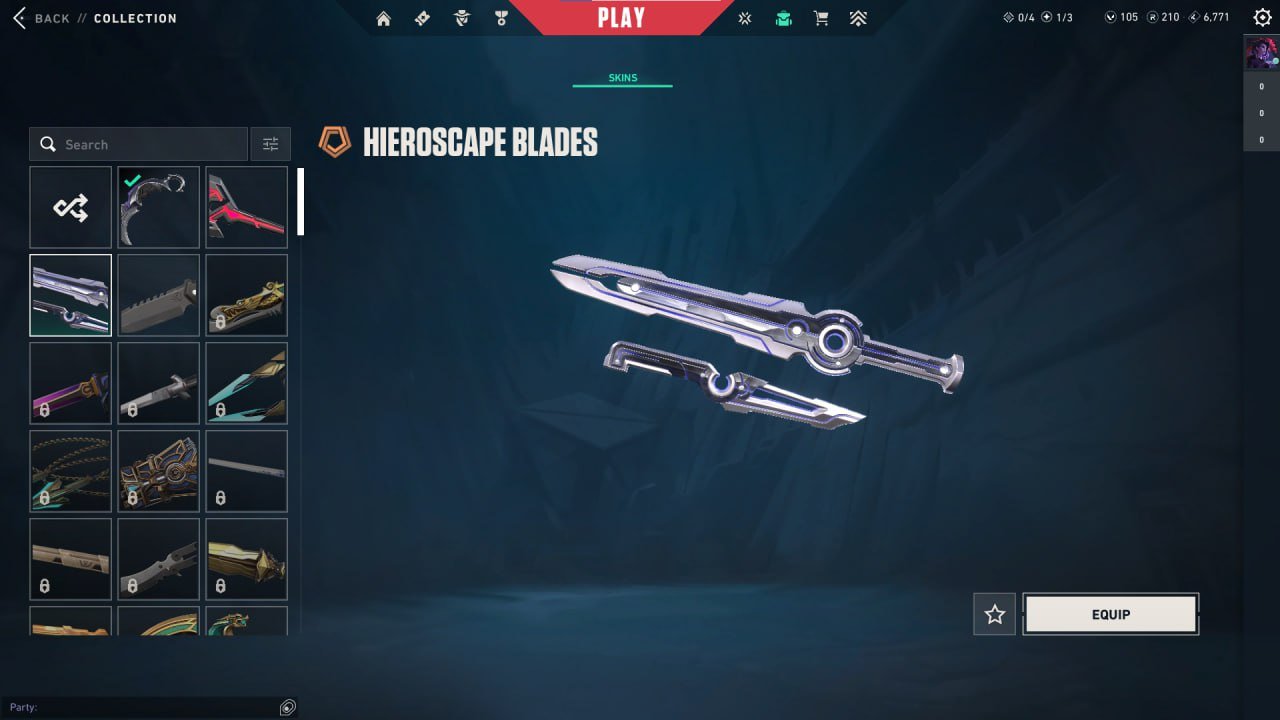Image resolution: width=1280 pixels, height=720 pixels.
Task: Open the Battlepass page
Action: (x=422, y=17)
